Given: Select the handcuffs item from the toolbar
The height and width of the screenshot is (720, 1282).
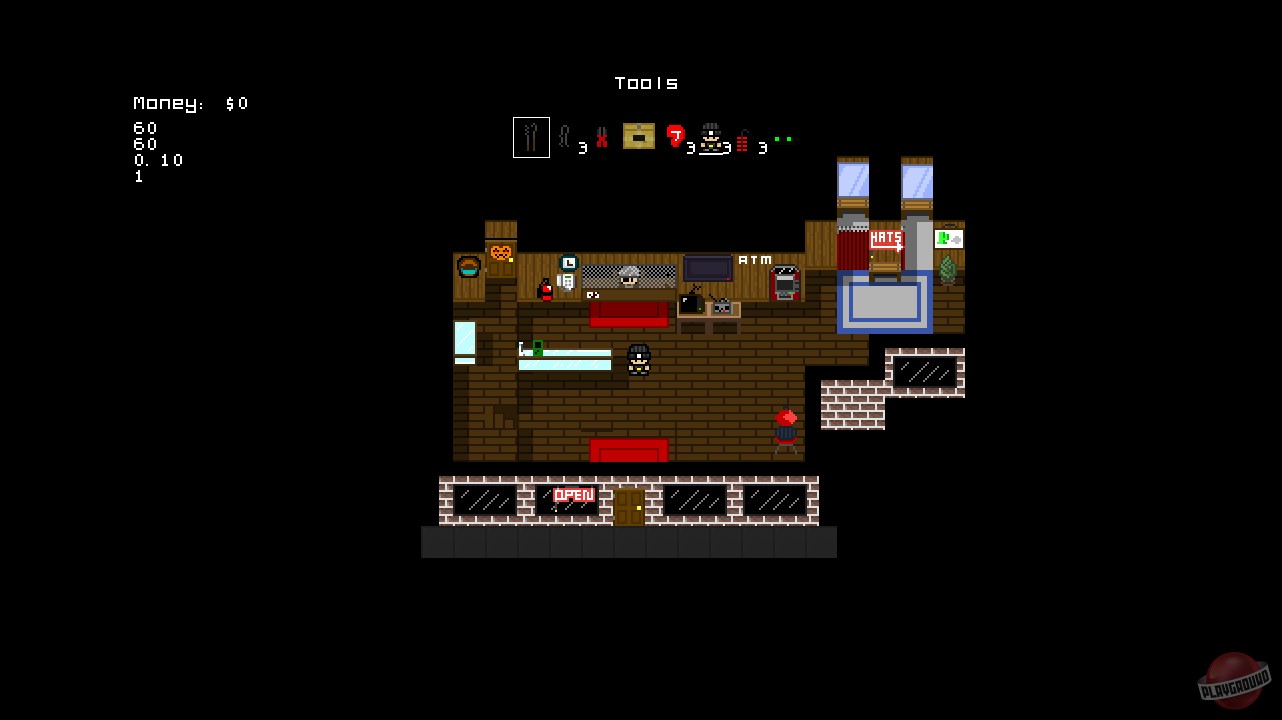Looking at the screenshot, I should (565, 137).
